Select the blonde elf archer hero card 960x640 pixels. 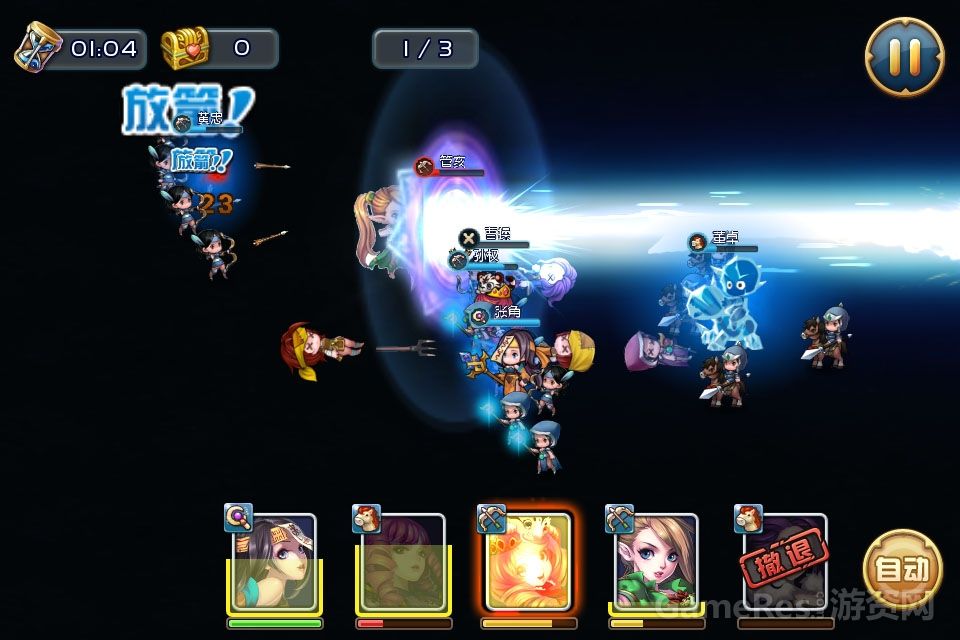point(655,562)
